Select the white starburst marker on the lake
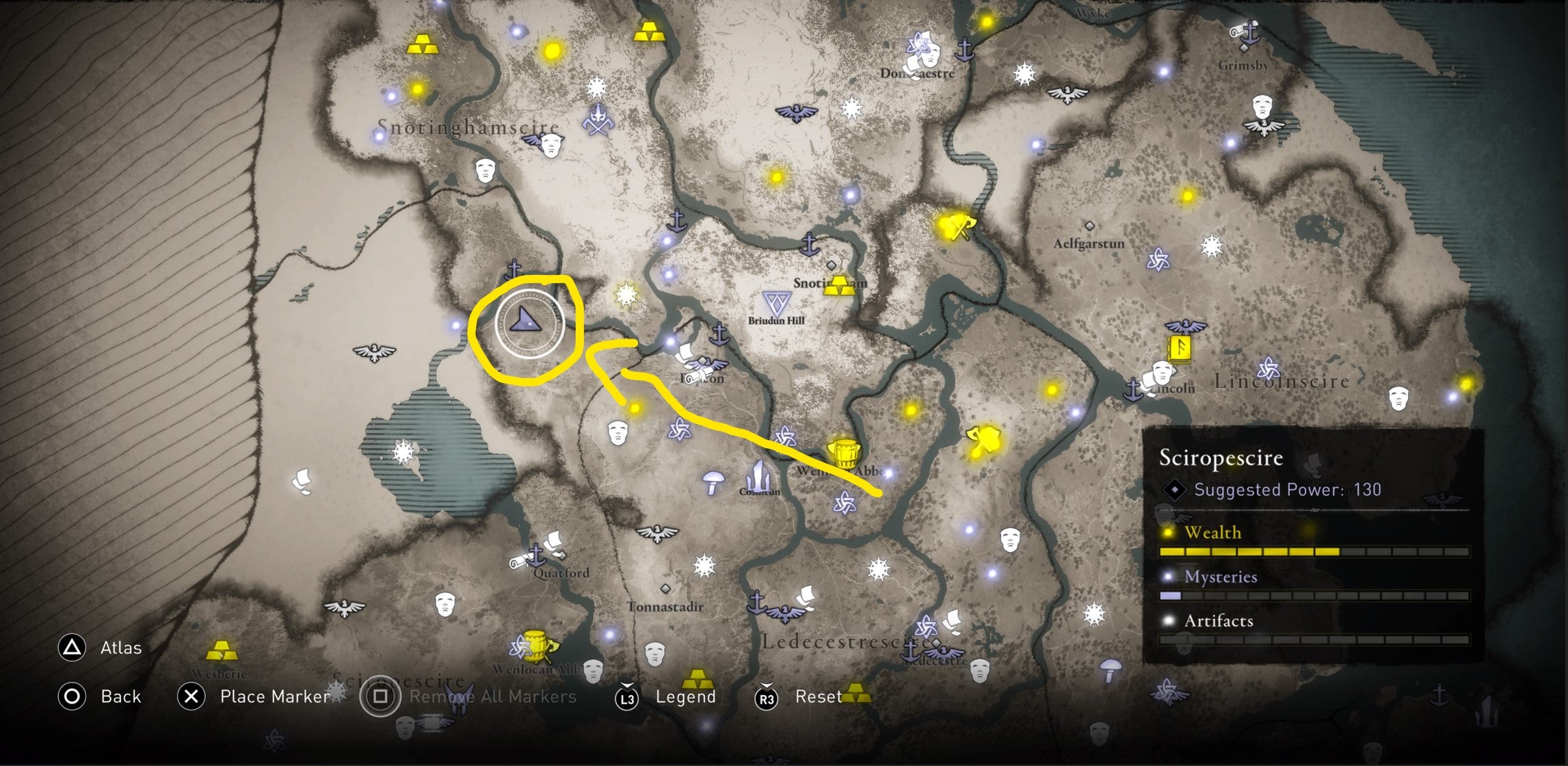 click(403, 452)
